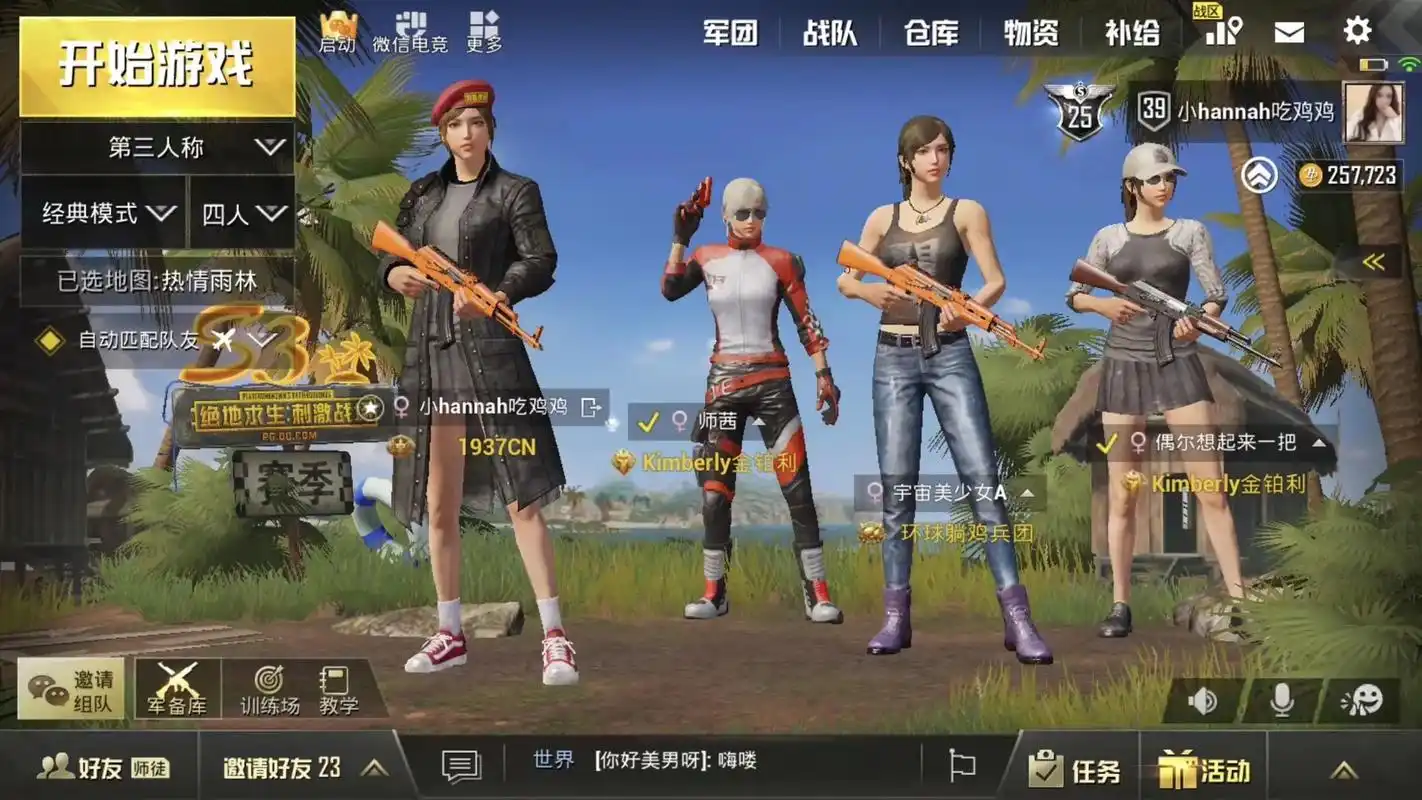Expand the 四人 squad size dropdown
Viewport: 1422px width, 800px height.
[240, 213]
